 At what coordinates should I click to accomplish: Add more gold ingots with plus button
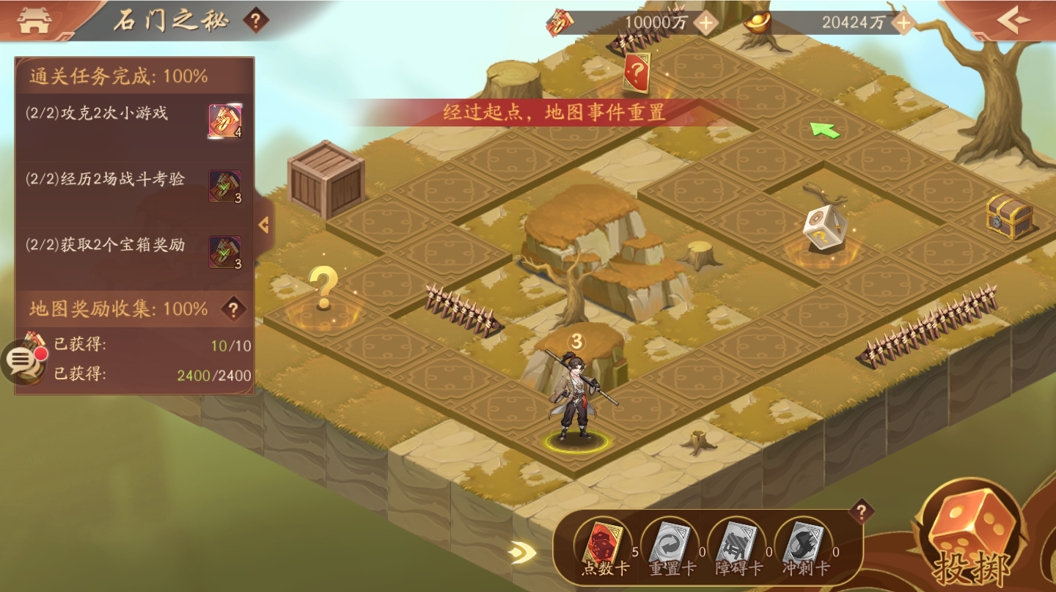pyautogui.click(x=903, y=22)
